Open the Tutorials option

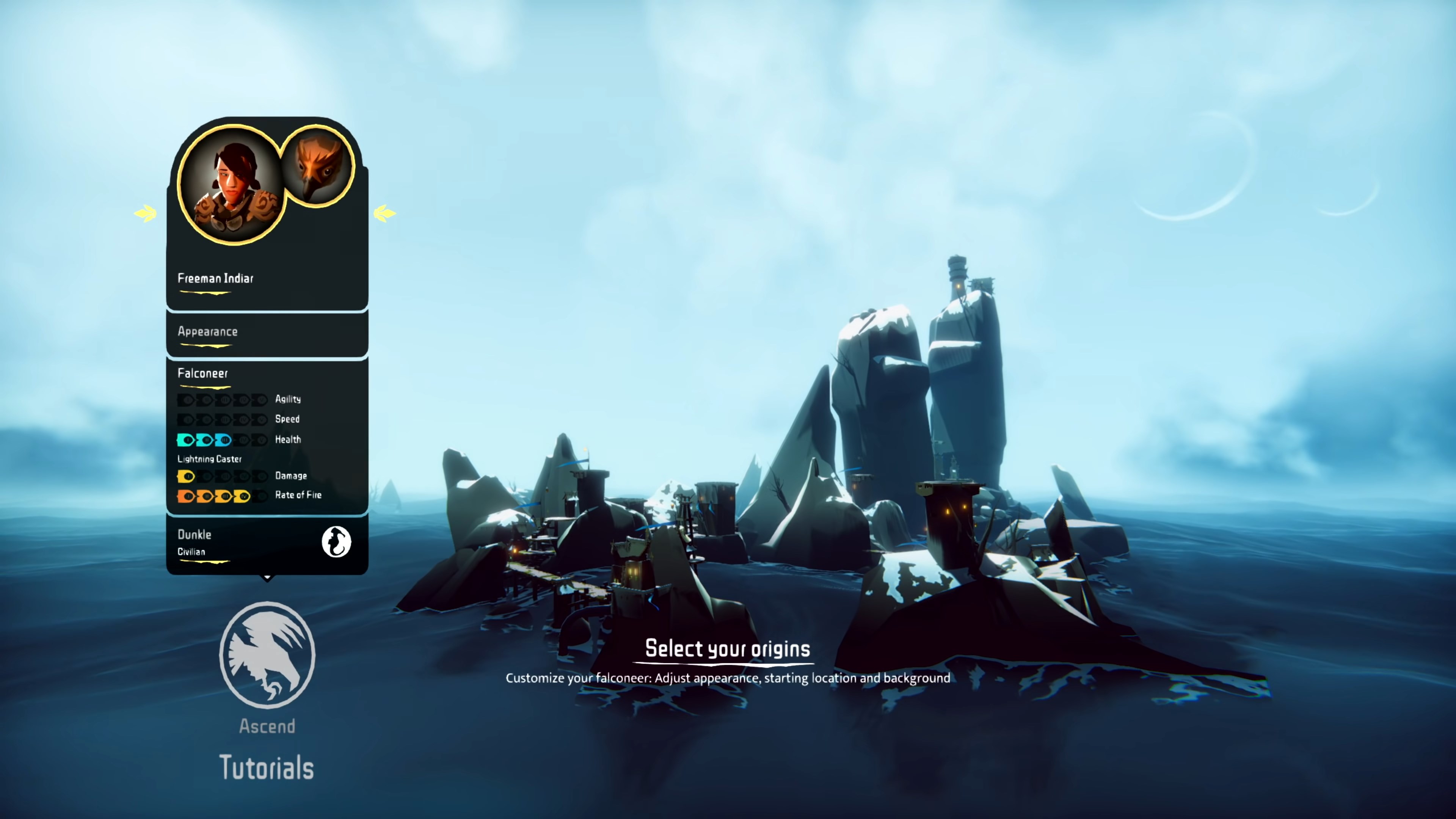tap(267, 767)
